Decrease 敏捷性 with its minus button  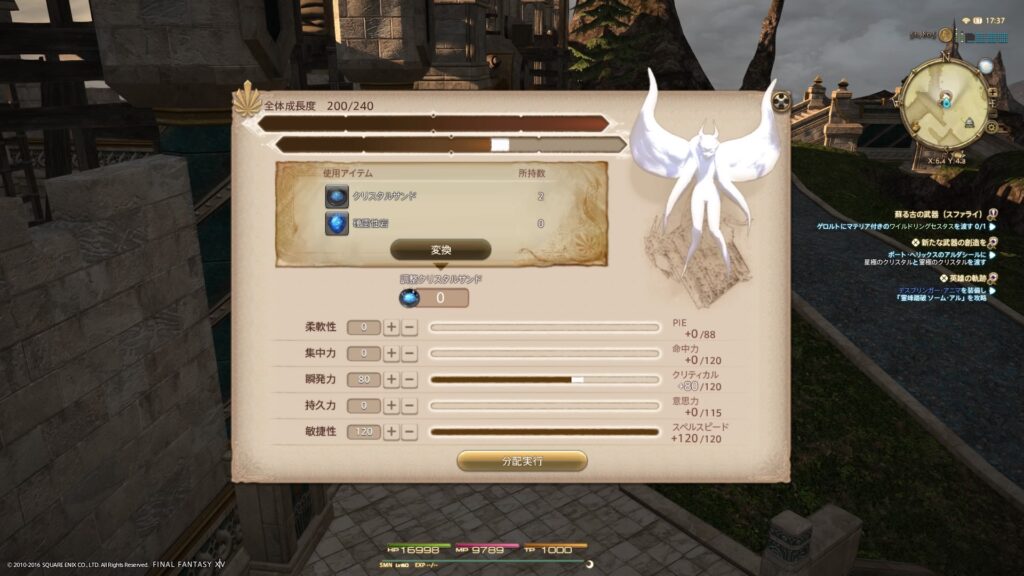409,432
